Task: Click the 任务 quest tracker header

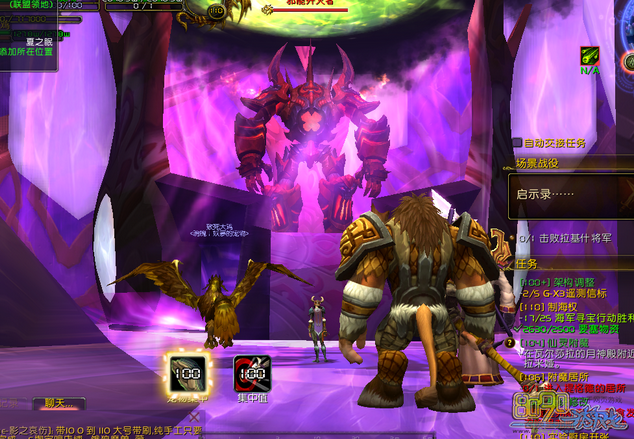Action: click(527, 263)
